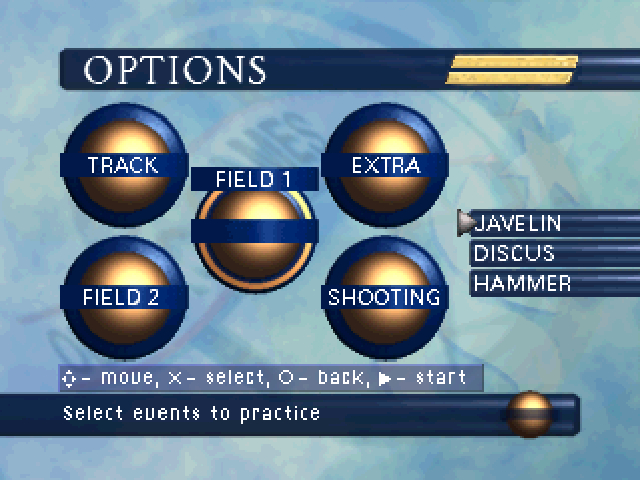Choose the SHOOTING events category
The image size is (640, 480).
(x=385, y=297)
